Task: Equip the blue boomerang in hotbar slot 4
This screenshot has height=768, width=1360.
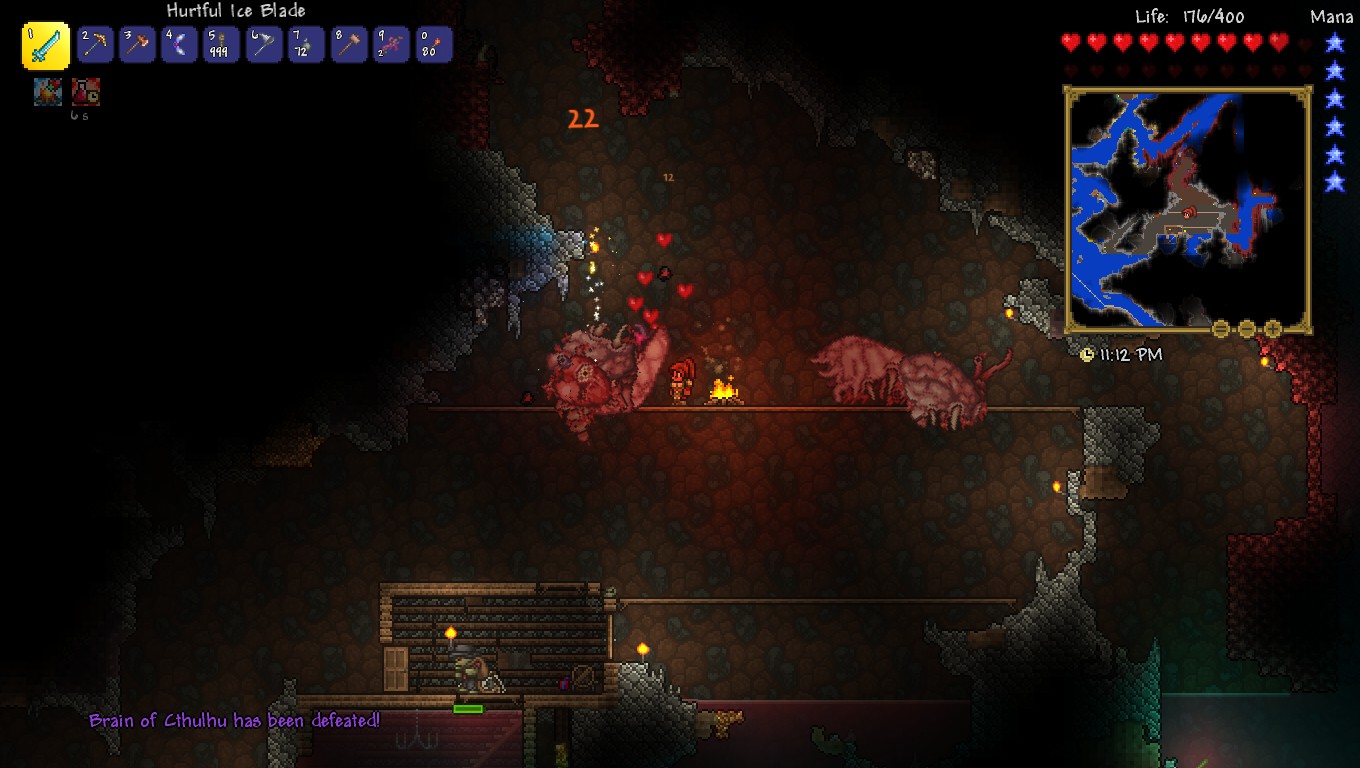Action: [180, 45]
